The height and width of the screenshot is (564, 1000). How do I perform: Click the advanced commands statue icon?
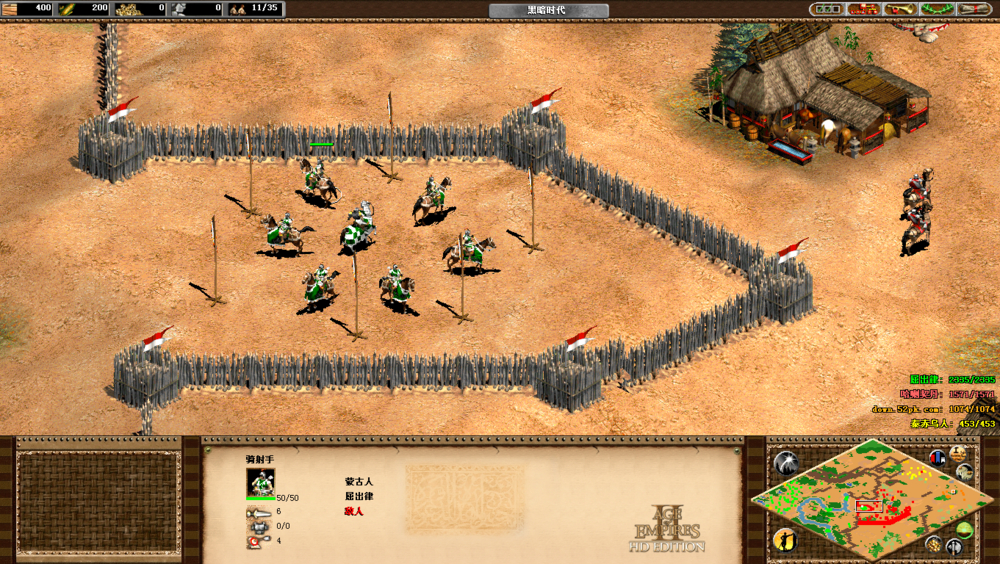click(958, 453)
